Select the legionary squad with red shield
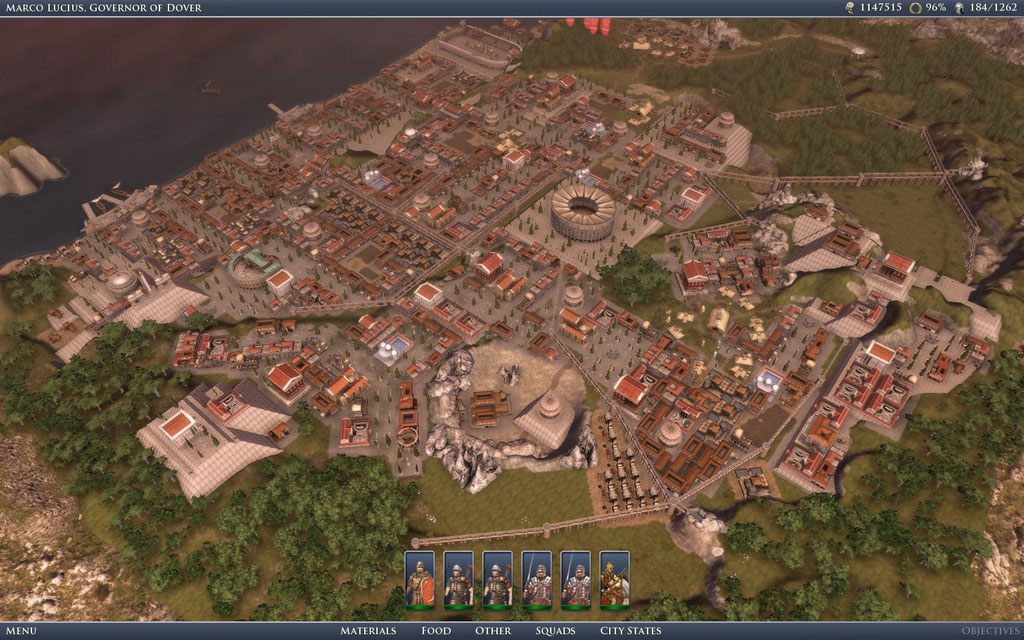The image size is (1024, 640). [420, 579]
